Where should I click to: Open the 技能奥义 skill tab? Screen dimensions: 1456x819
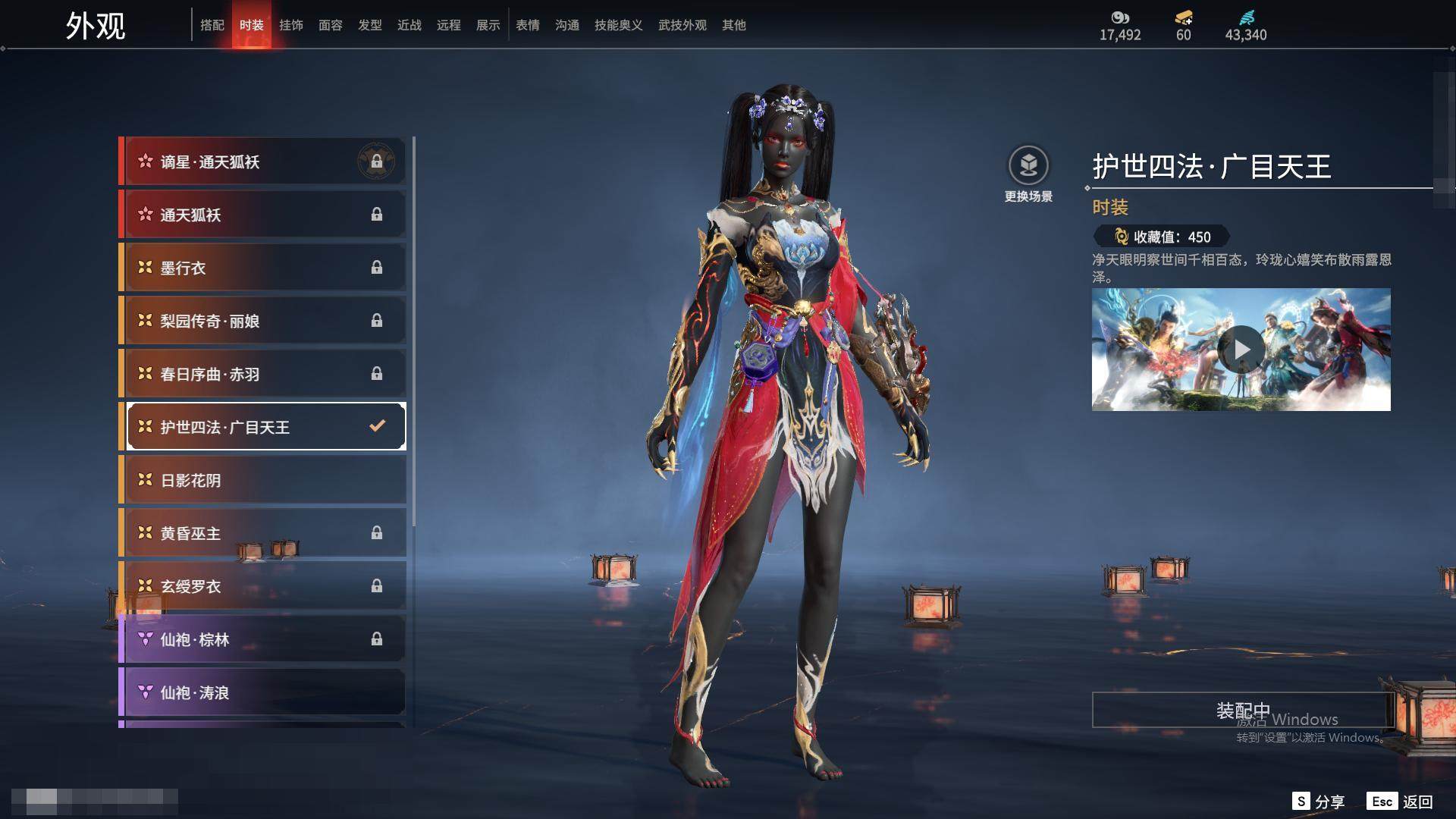coord(619,25)
